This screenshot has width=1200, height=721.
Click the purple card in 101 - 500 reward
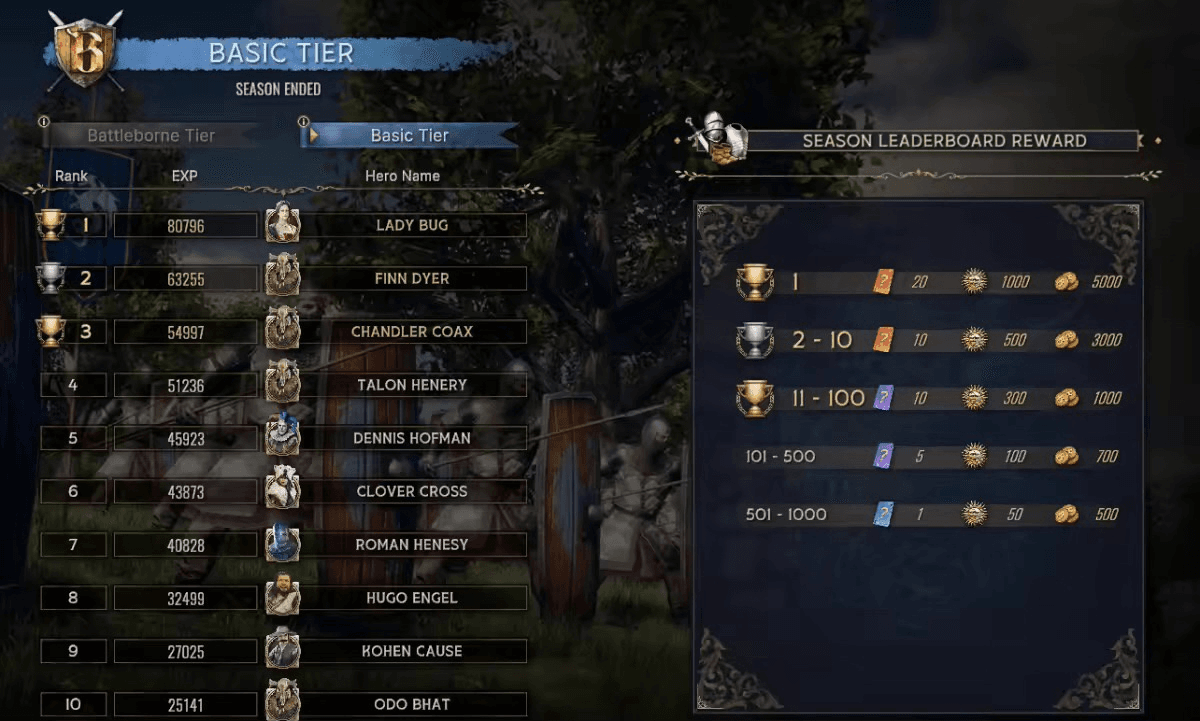[x=884, y=456]
